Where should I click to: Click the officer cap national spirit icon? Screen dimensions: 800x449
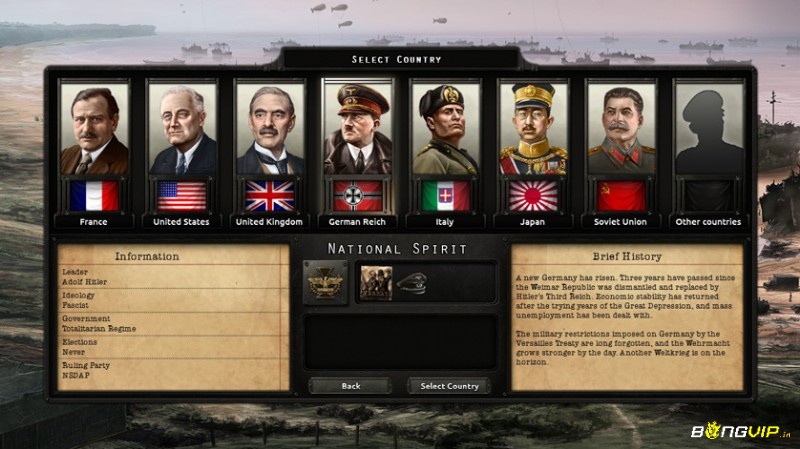(x=411, y=283)
